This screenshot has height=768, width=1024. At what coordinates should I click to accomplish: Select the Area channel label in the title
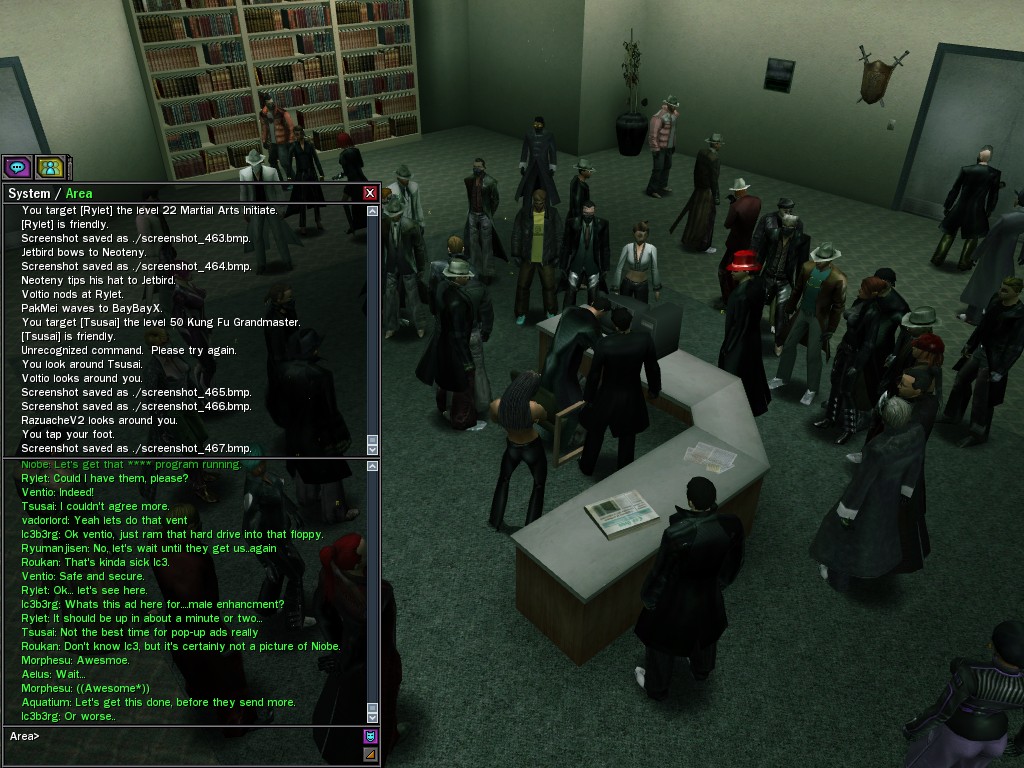(x=79, y=193)
